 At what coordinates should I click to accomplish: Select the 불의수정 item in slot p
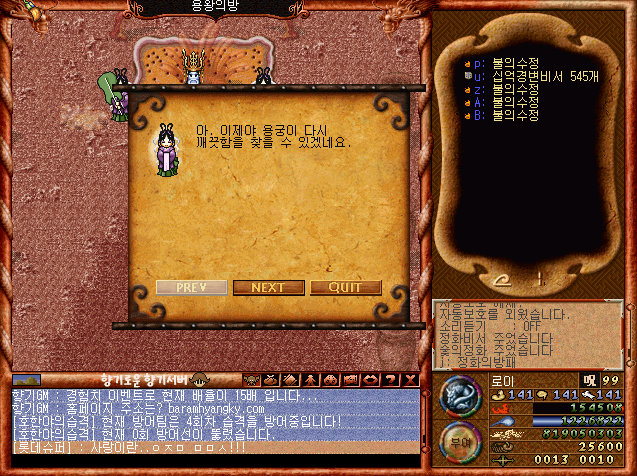point(509,62)
